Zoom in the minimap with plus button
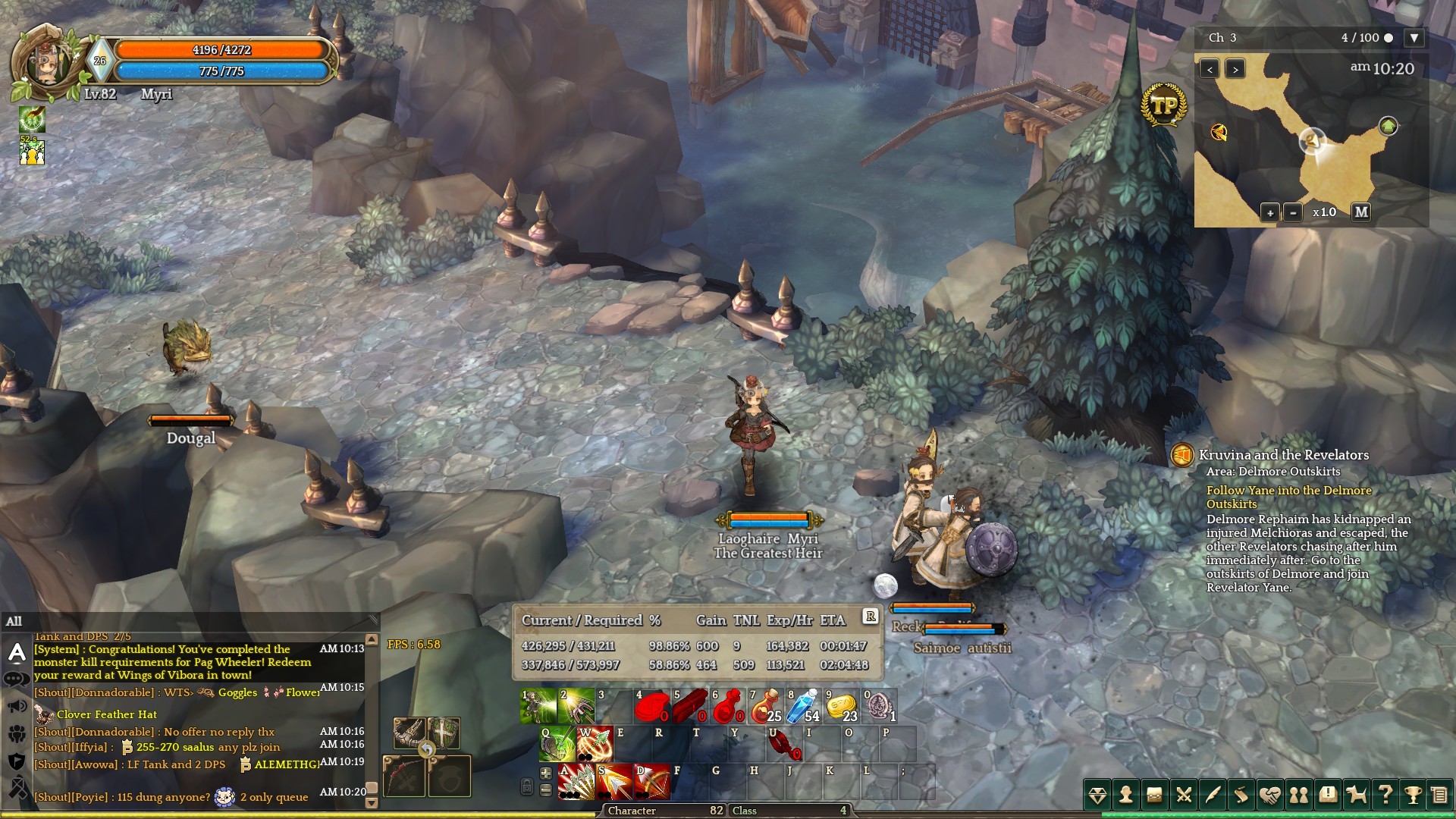 tap(1270, 212)
